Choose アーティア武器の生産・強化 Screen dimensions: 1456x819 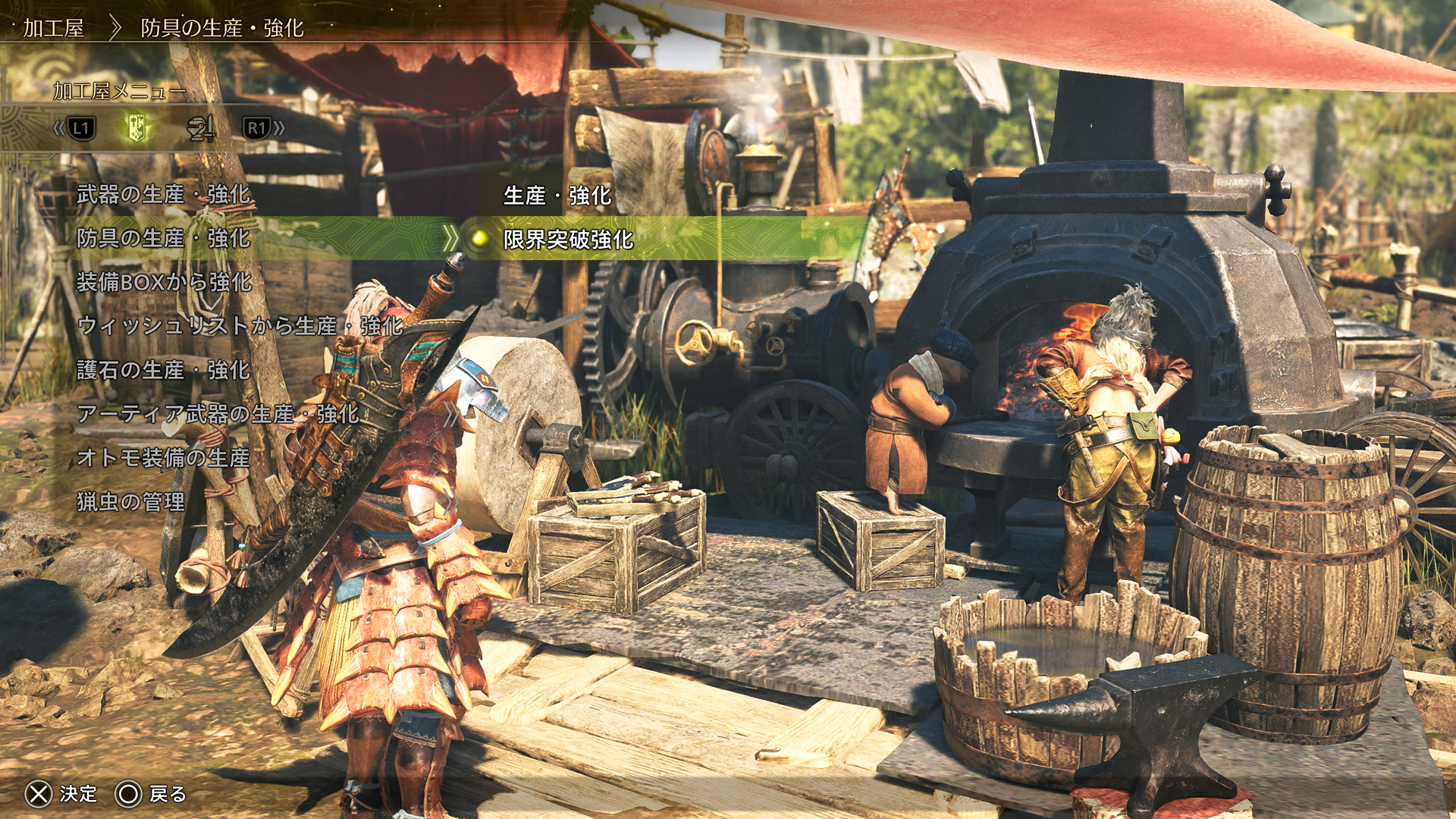pyautogui.click(x=218, y=414)
